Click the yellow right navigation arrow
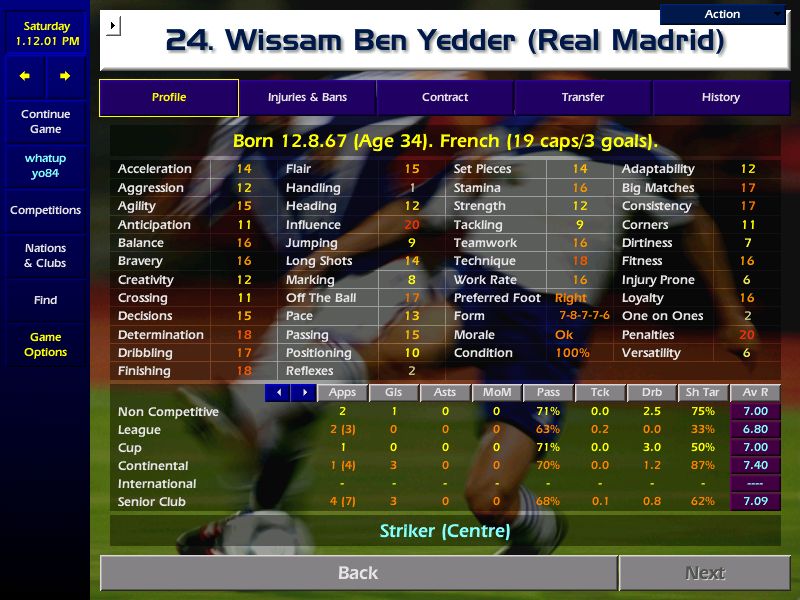 coord(65,76)
